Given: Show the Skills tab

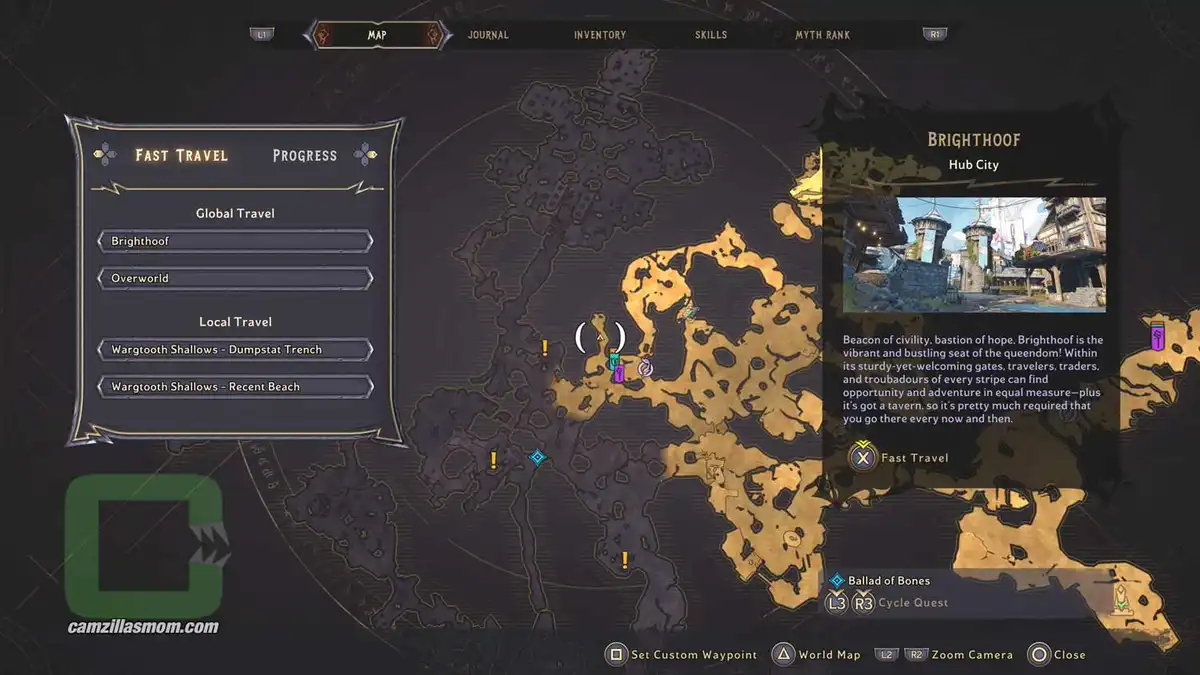Looking at the screenshot, I should (x=712, y=35).
